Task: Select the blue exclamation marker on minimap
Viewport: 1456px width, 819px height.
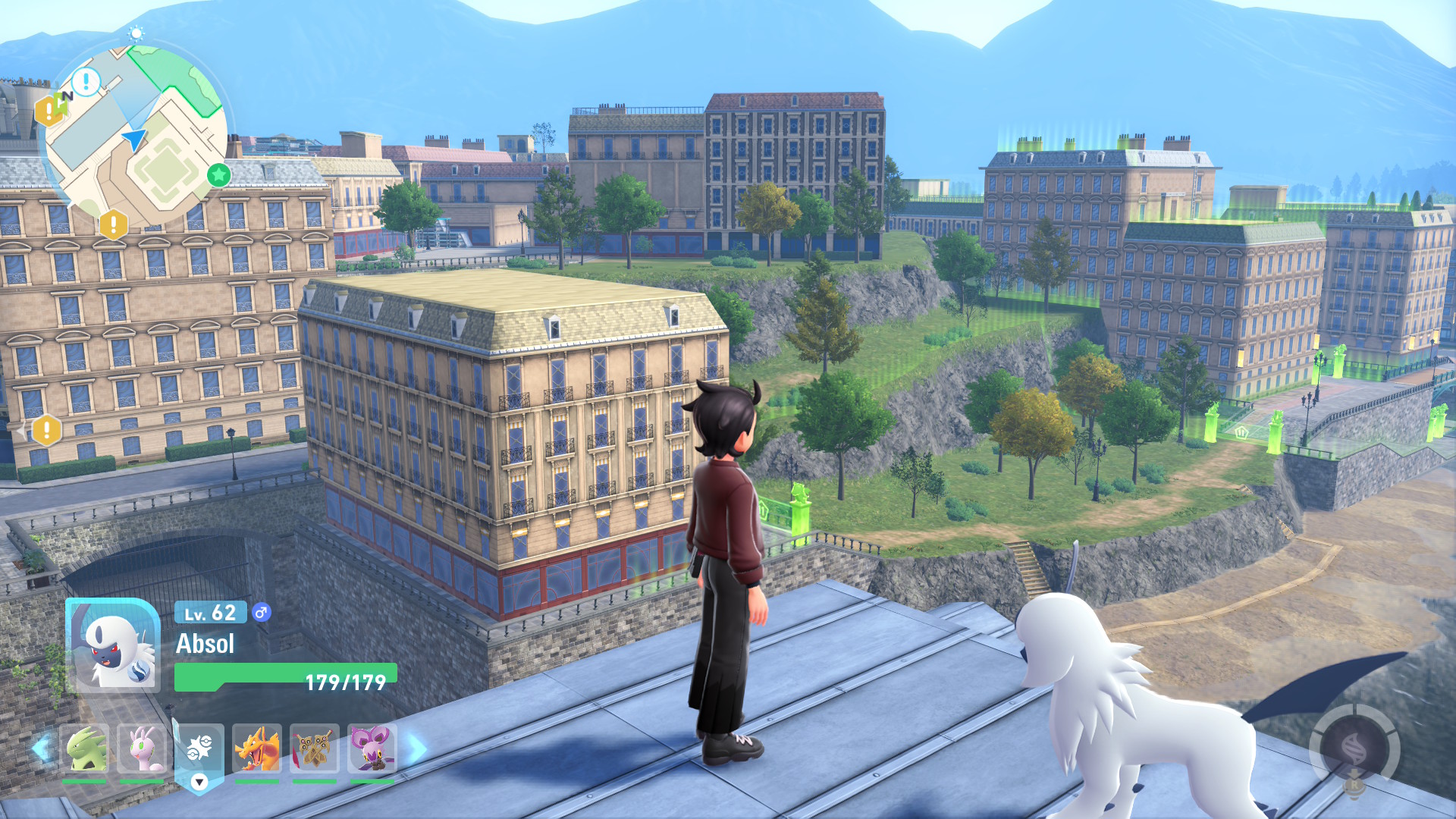Action: 86,81
